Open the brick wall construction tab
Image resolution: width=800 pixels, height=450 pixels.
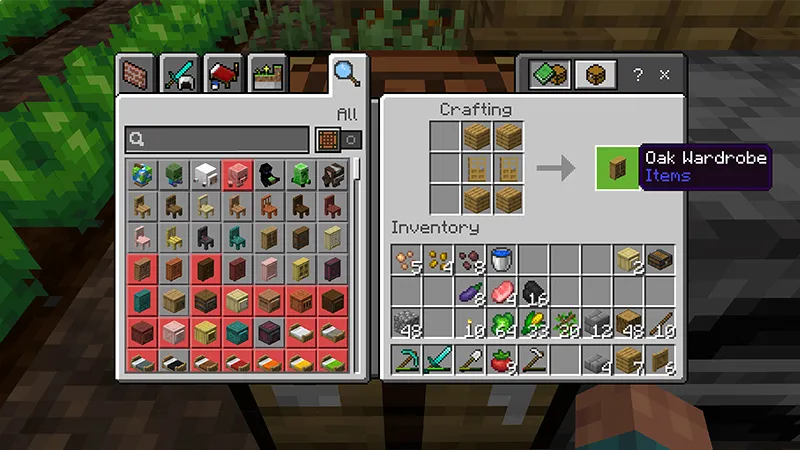pos(136,75)
